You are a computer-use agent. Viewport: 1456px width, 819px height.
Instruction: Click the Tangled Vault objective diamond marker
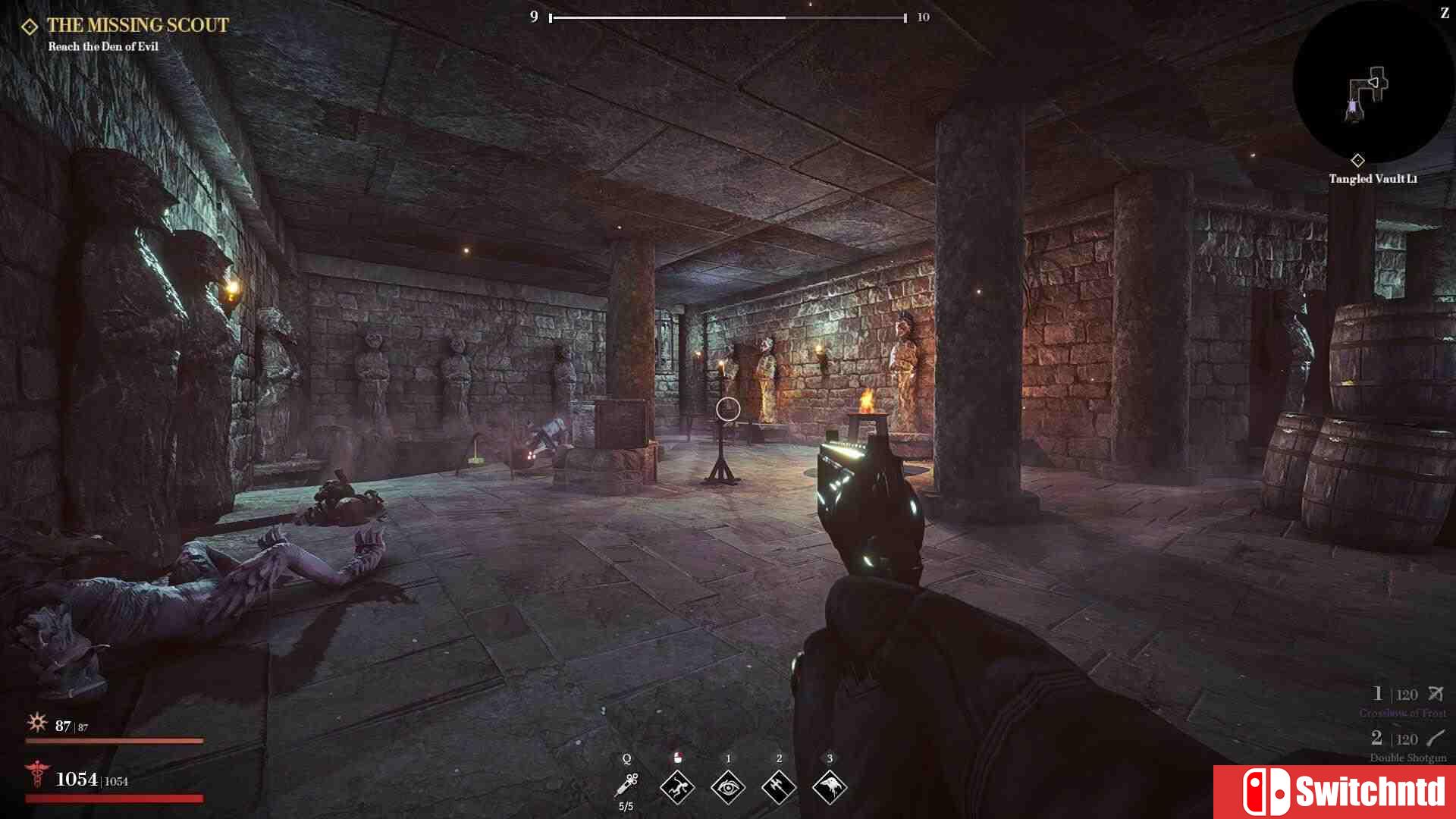point(1357,160)
